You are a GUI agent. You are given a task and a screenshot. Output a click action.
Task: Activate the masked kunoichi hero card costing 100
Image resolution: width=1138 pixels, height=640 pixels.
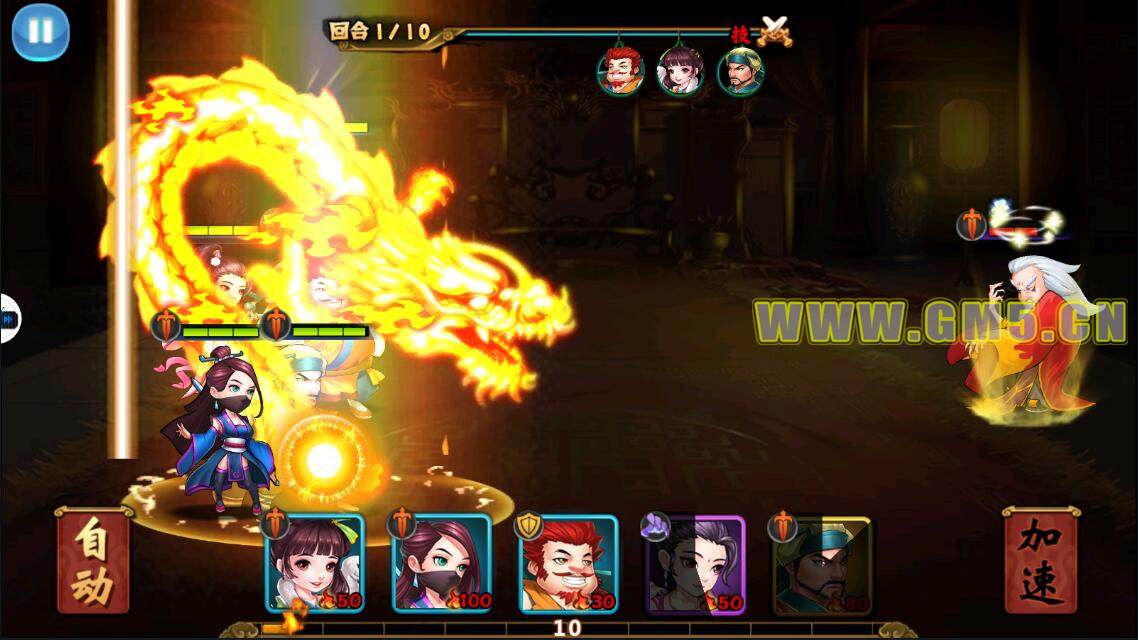(x=441, y=564)
